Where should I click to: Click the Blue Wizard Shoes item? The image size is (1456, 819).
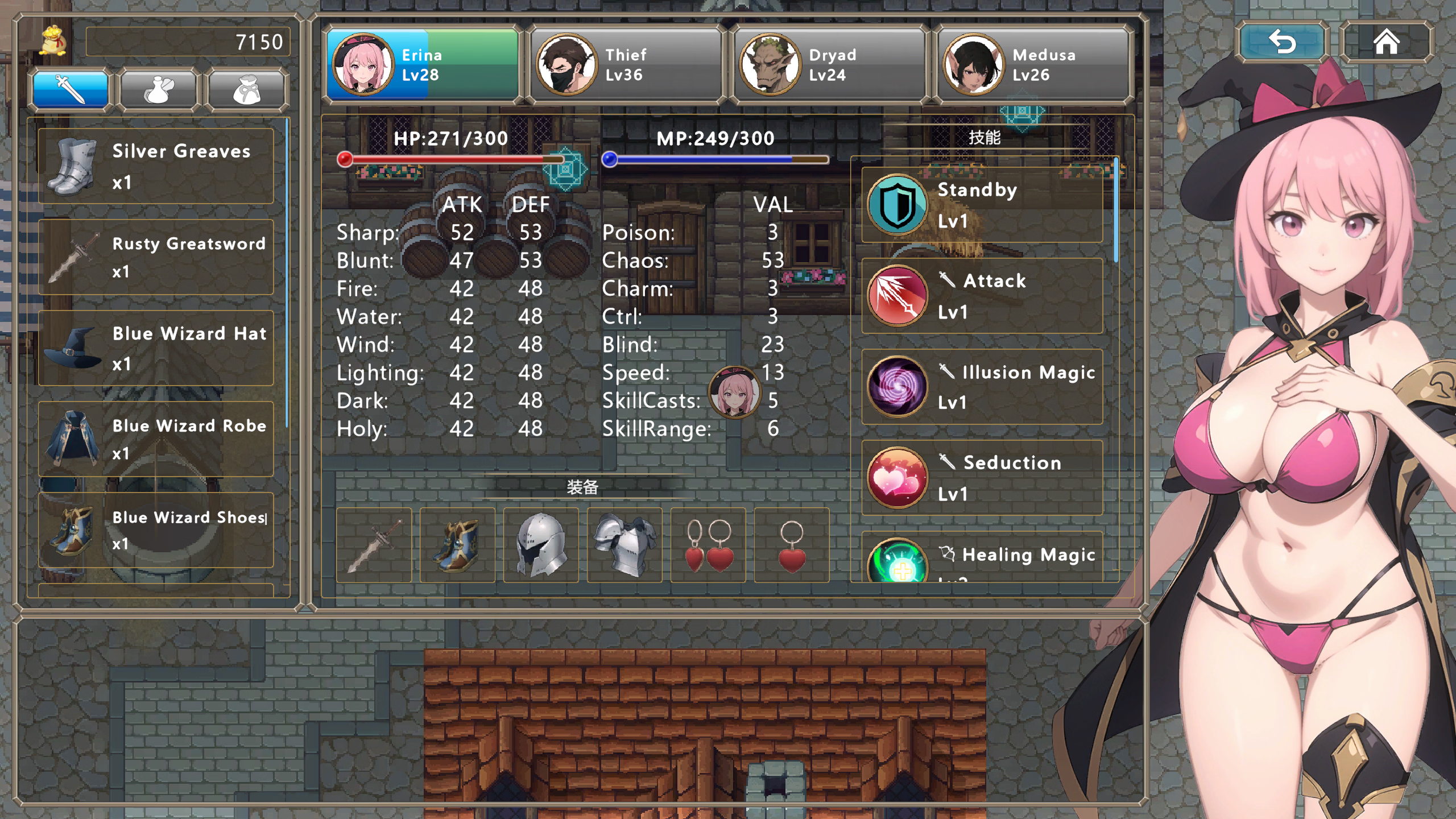coord(156,530)
